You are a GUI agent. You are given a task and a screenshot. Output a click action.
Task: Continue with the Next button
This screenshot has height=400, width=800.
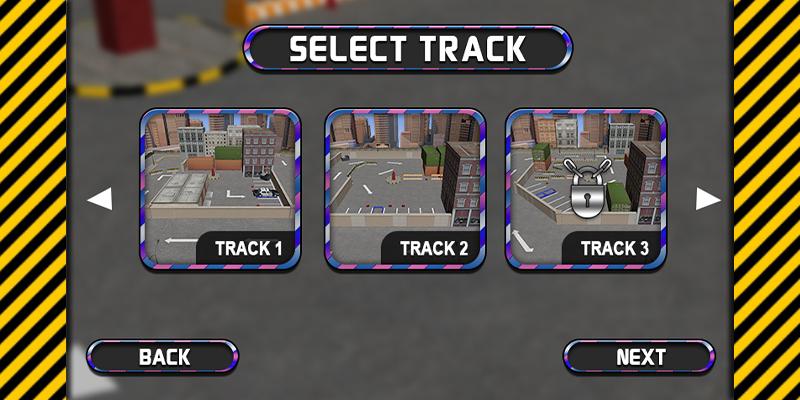pos(640,357)
